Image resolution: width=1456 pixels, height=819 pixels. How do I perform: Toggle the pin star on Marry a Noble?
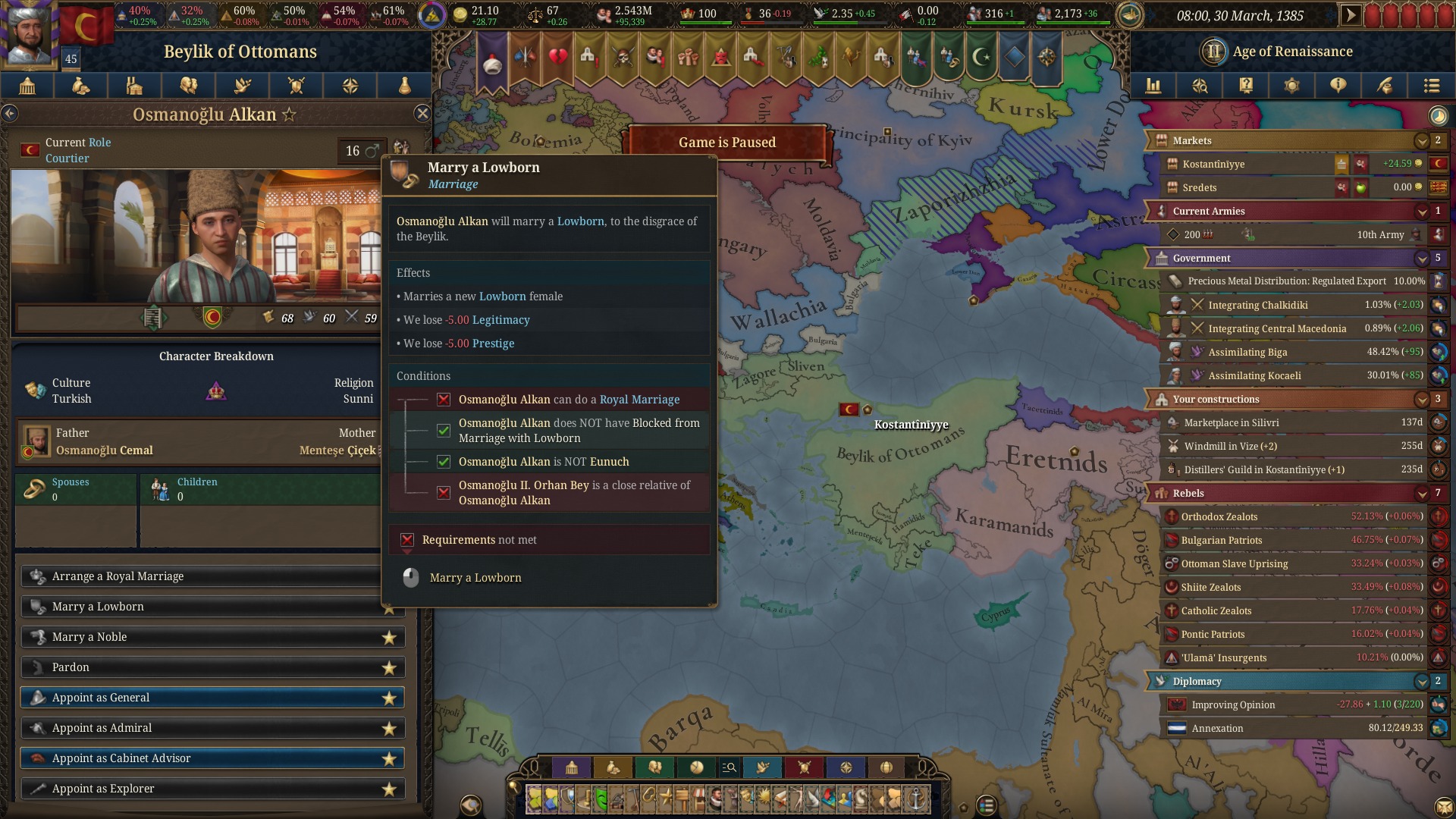pos(390,637)
